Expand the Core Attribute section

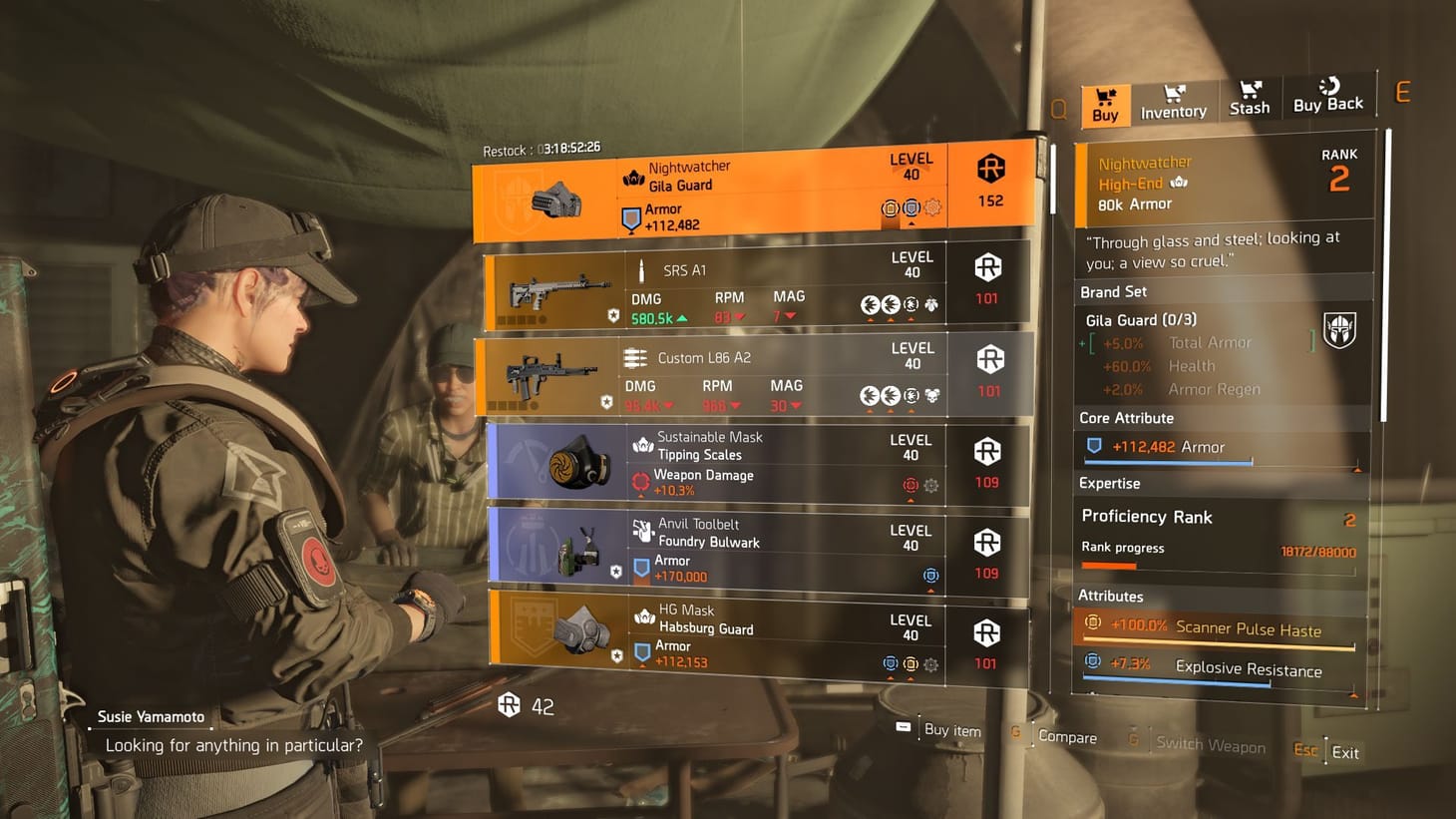pos(1127,418)
